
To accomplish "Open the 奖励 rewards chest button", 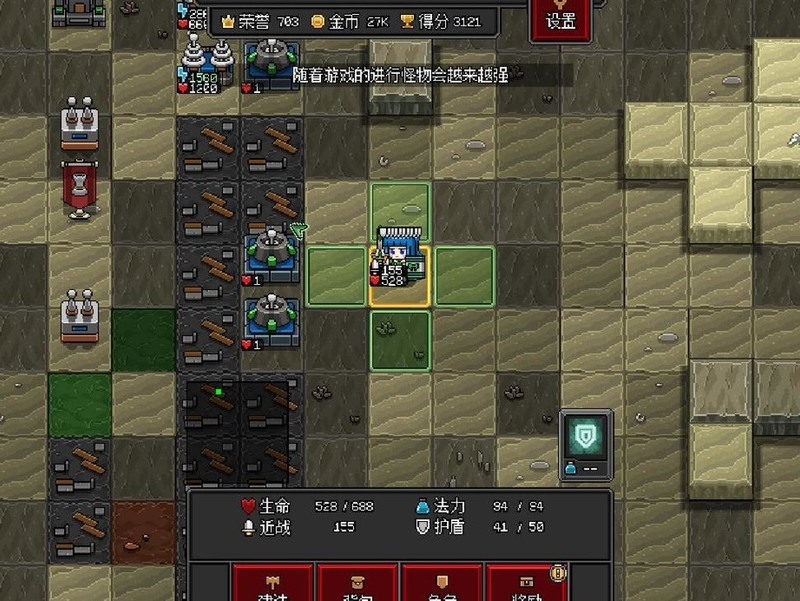I will click(x=526, y=584).
